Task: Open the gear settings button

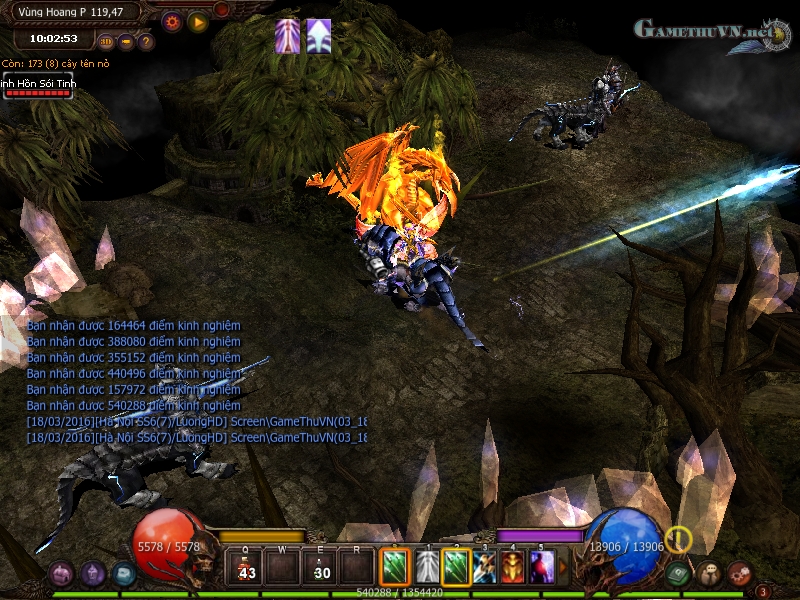Action: 172,21
